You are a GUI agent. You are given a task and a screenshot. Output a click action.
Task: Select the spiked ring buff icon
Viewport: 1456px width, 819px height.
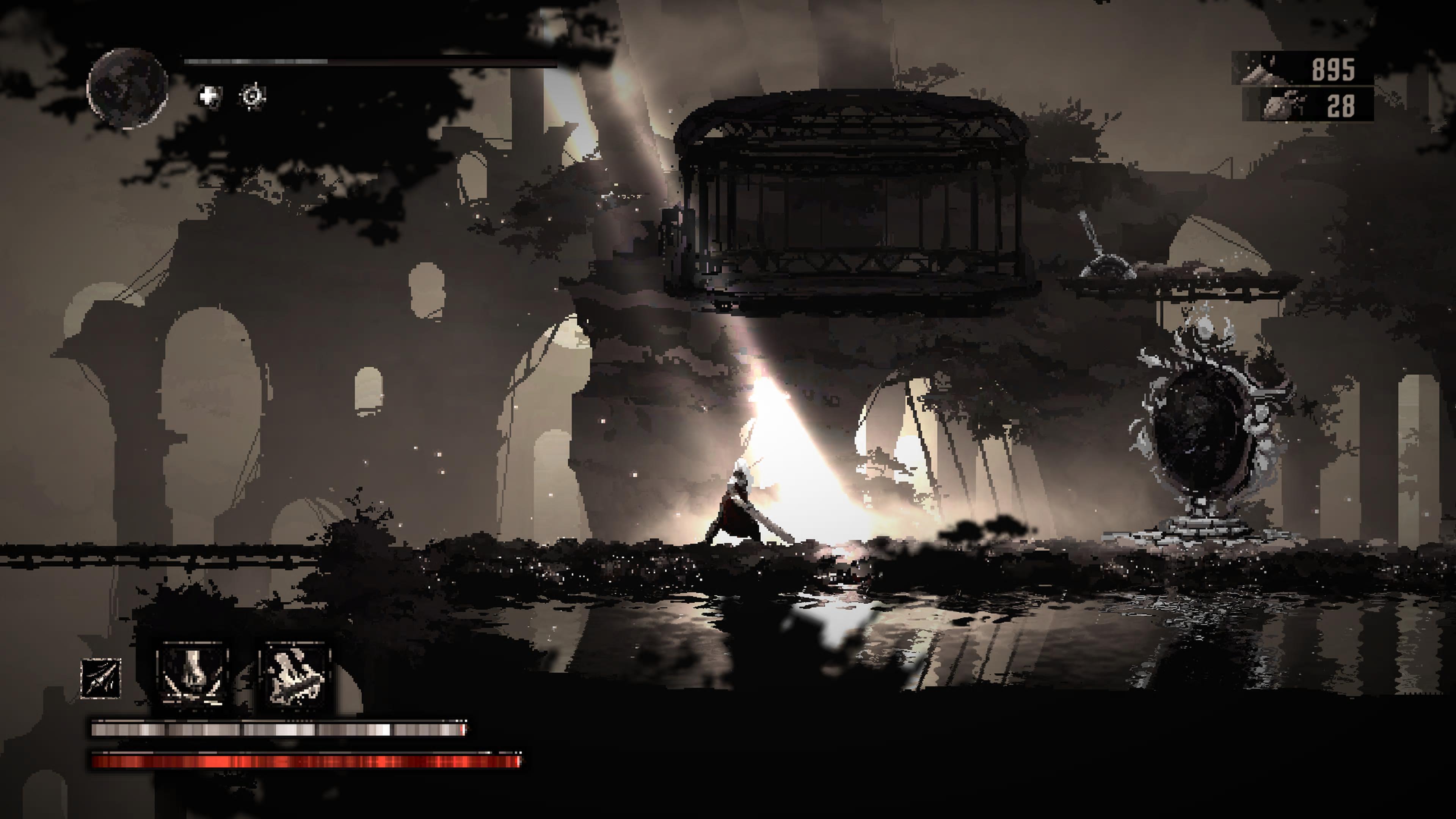pos(252,96)
